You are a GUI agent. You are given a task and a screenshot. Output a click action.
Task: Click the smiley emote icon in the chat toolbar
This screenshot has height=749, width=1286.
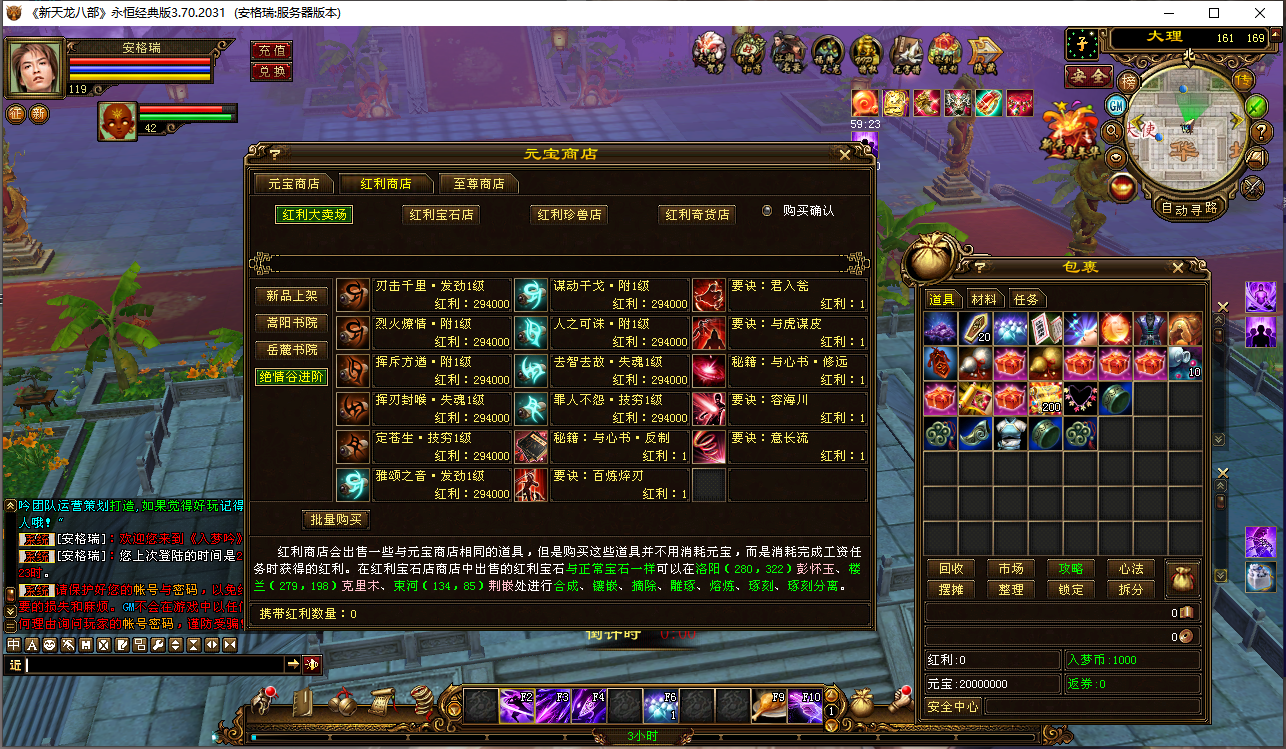pos(50,645)
